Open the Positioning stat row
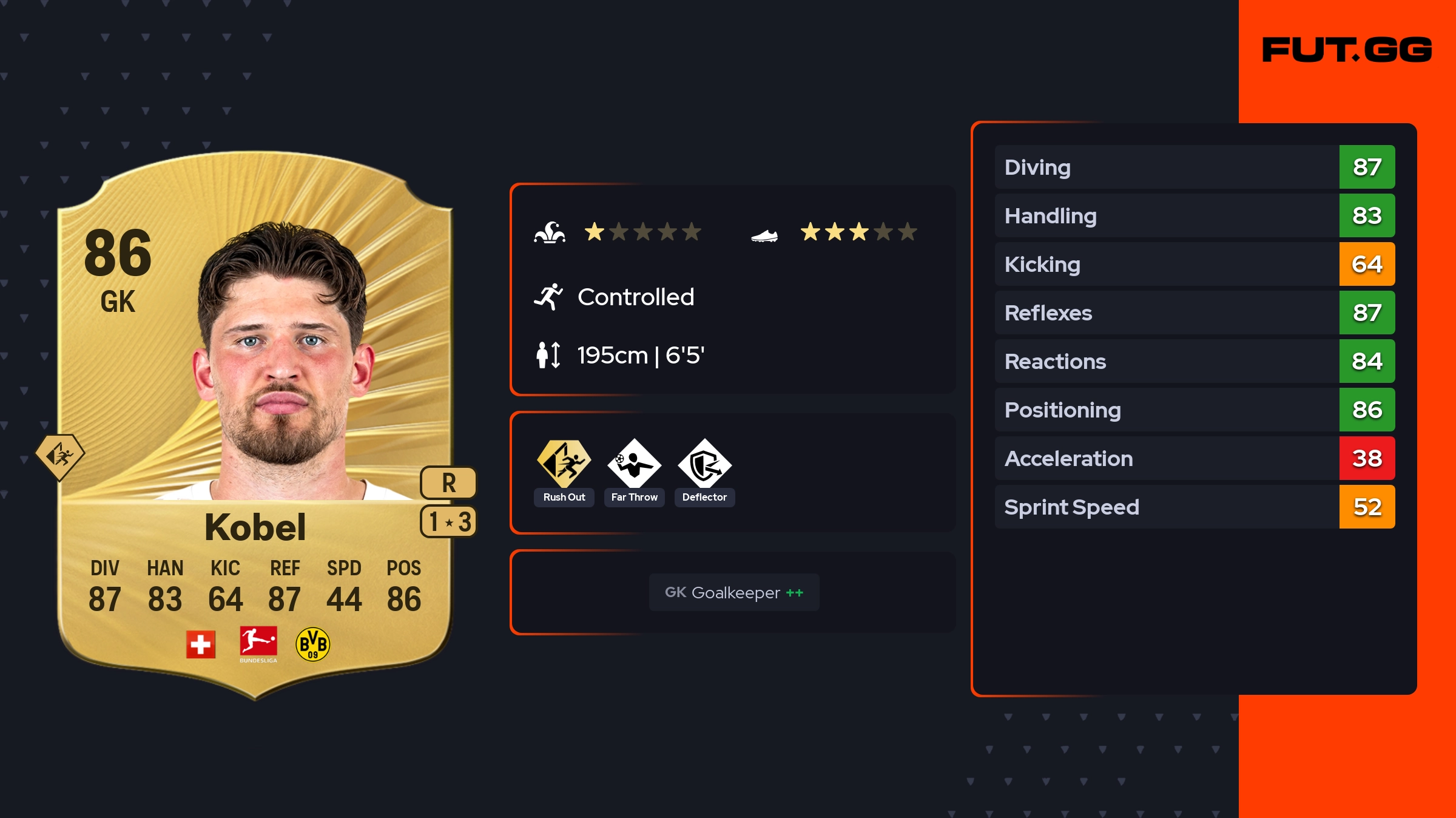 (x=1194, y=410)
